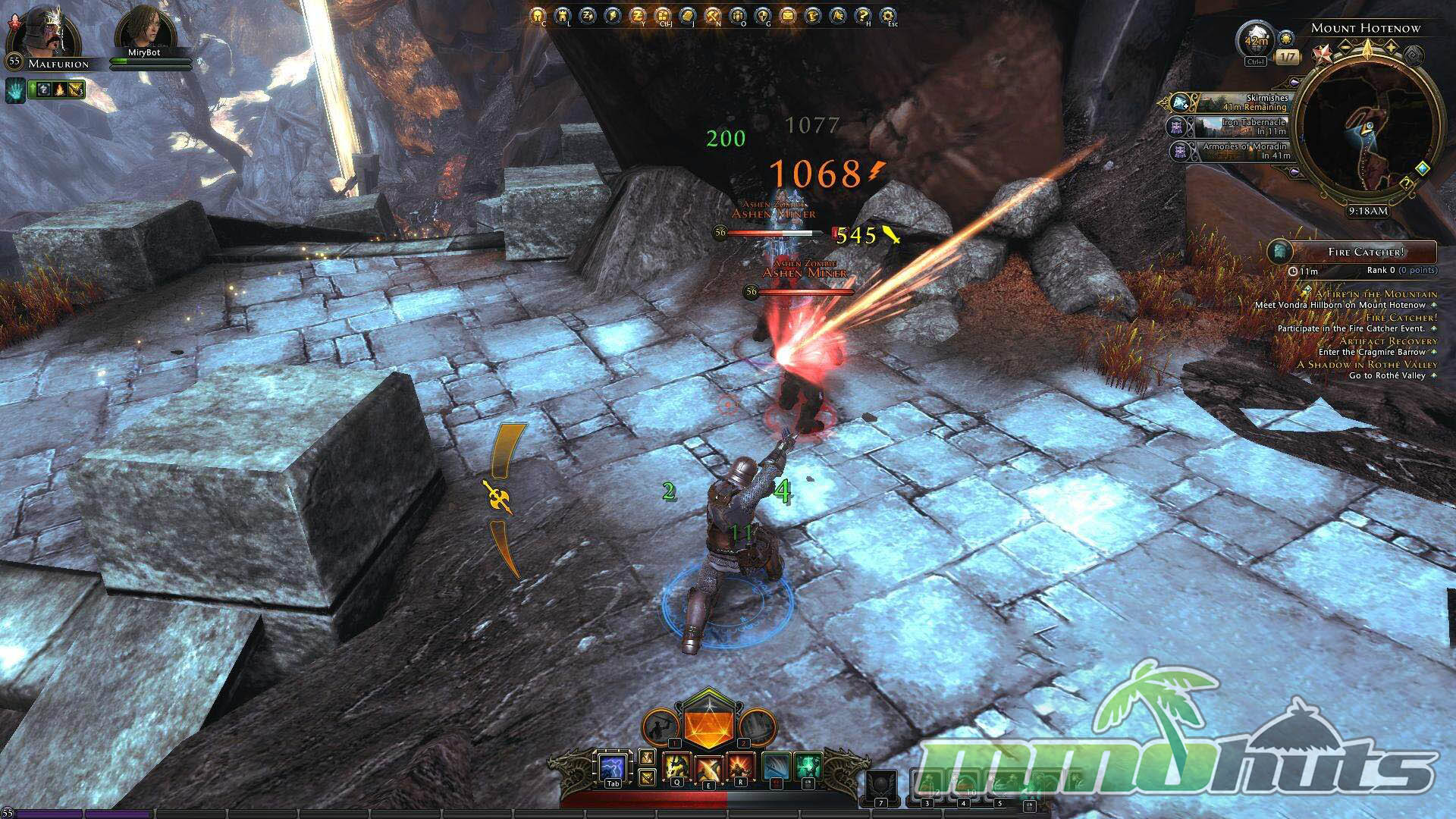1456x819 pixels.
Task: Select the A Shadow in Rothé Valley quest
Action: 1367,365
